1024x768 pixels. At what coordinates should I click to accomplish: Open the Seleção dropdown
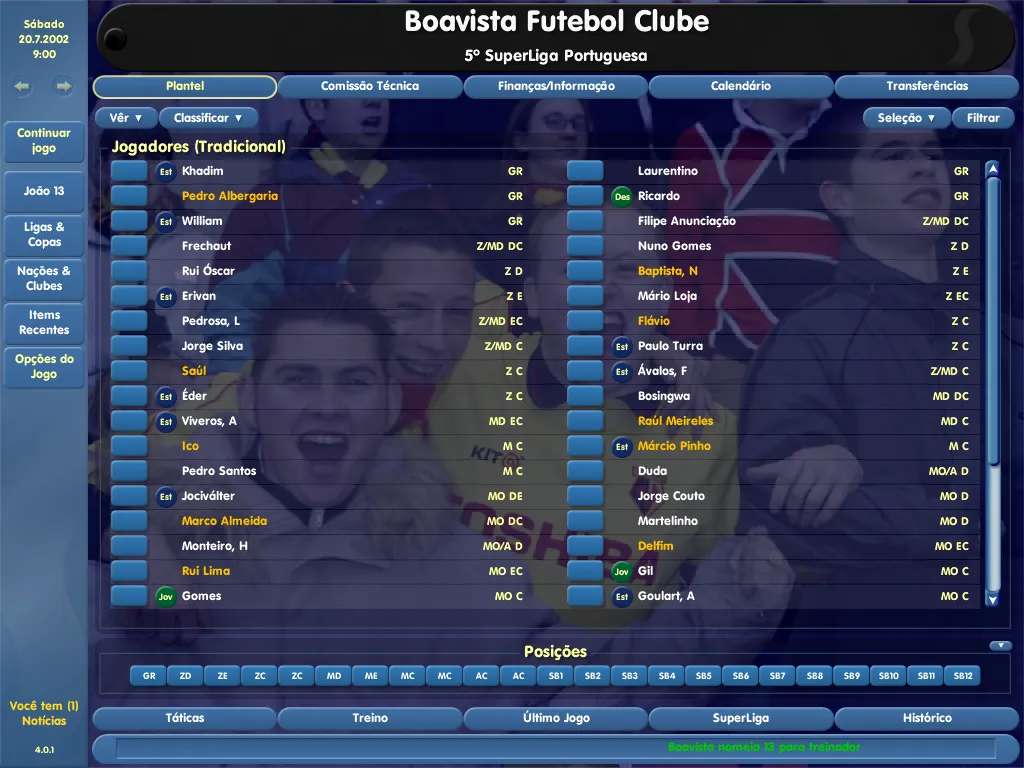pyautogui.click(x=906, y=118)
